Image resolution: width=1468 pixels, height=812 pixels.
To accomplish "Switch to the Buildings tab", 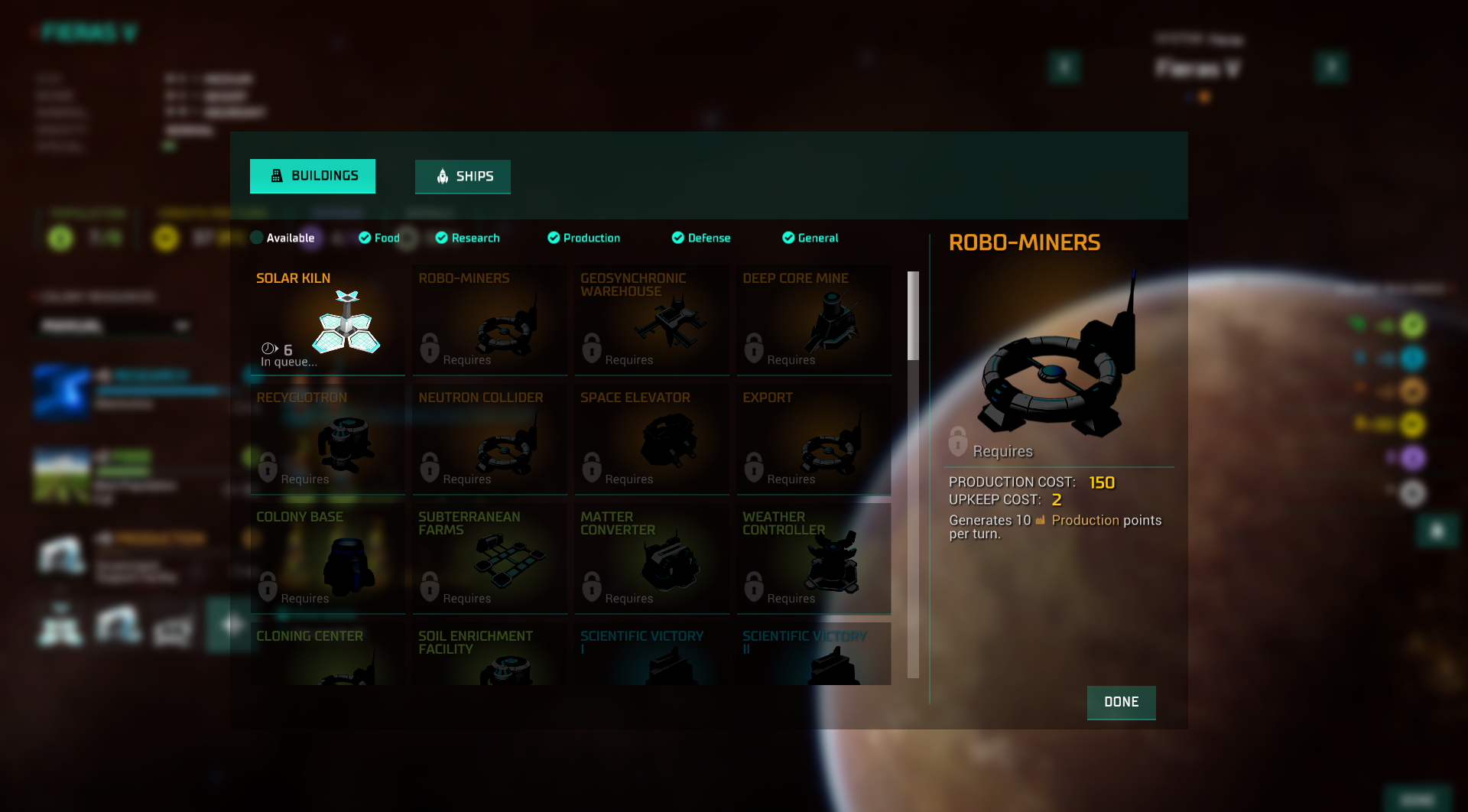I will [x=312, y=176].
